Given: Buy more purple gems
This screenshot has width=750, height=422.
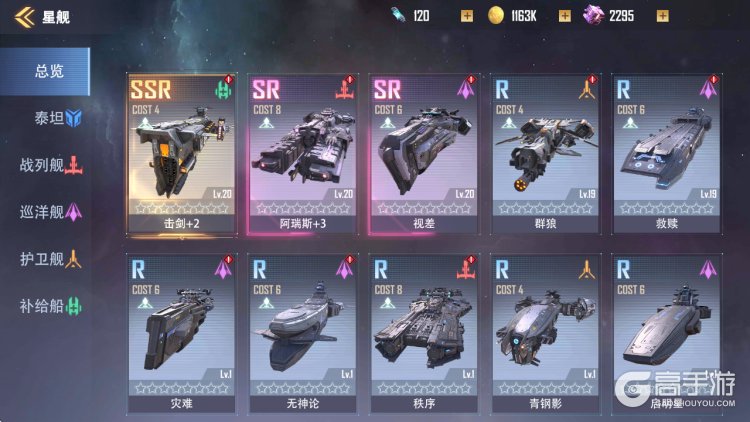Looking at the screenshot, I should coord(662,16).
